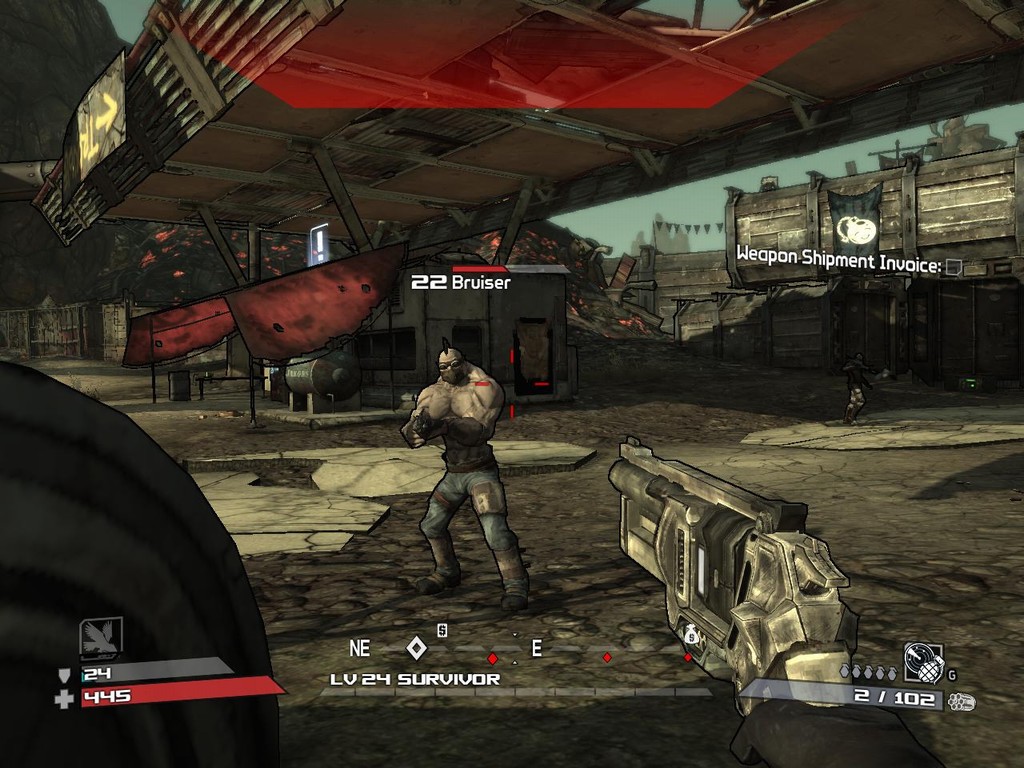Select the grenade icon beside the ammo count
This screenshot has height=768, width=1024.
pos(923,661)
